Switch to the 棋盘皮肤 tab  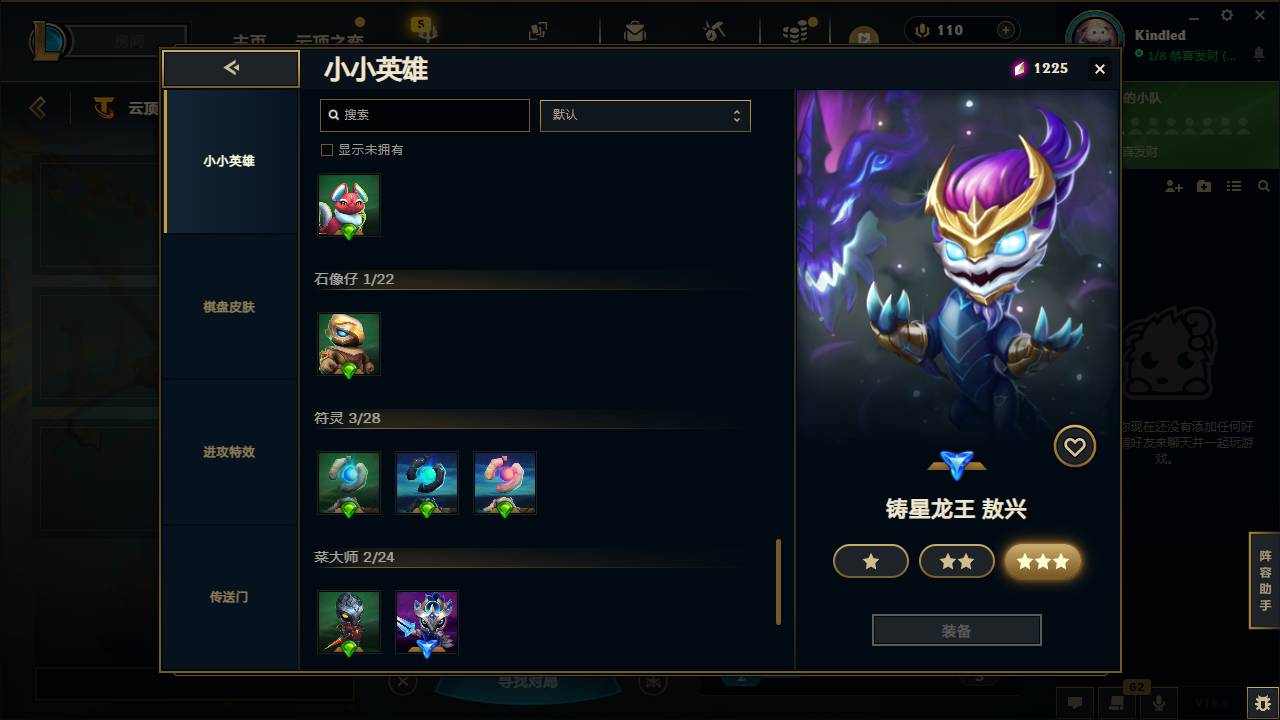(230, 307)
